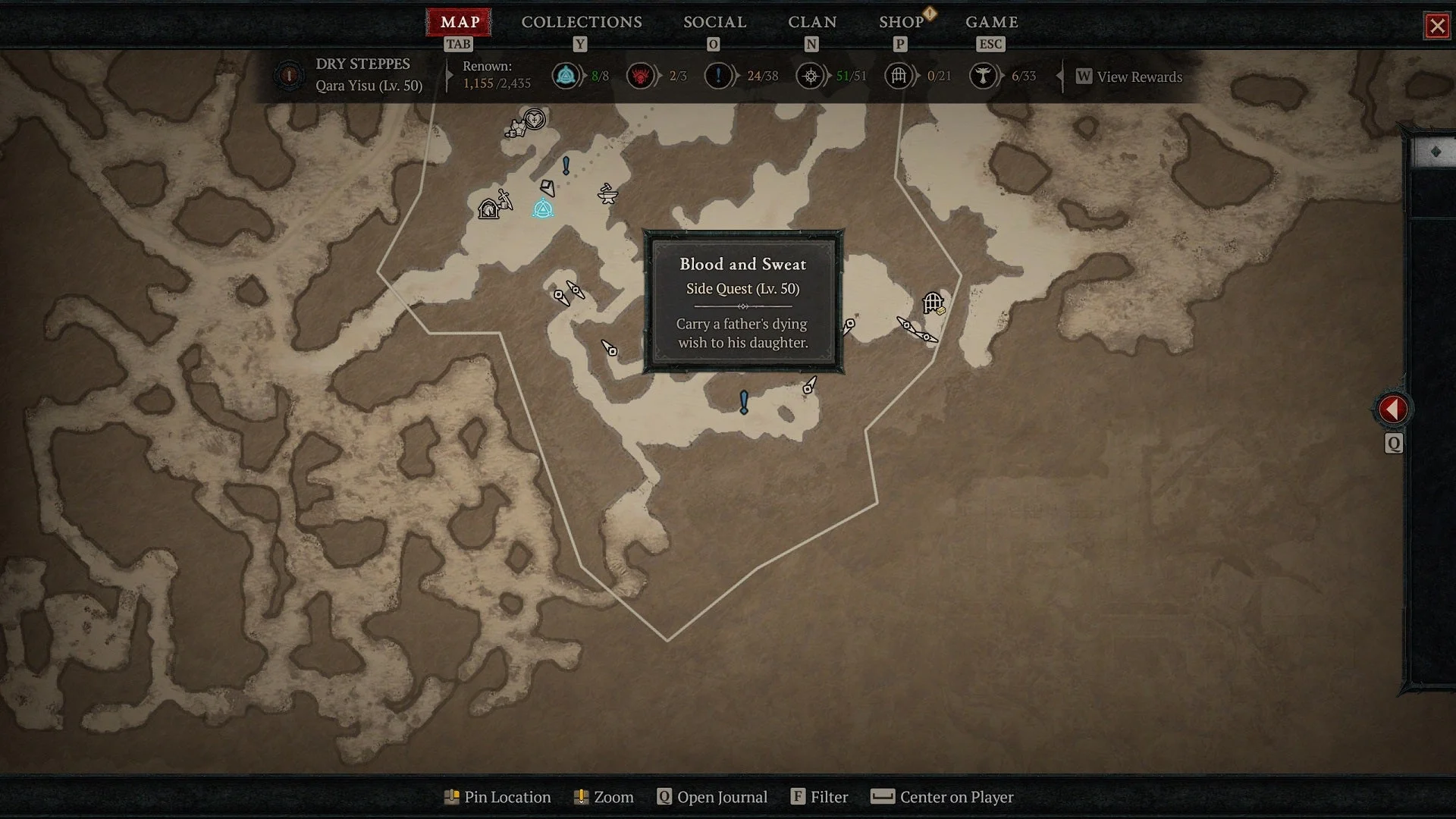Select the blue side quest exclamation near town
Viewport: 1456px width, 819px height.
click(566, 165)
